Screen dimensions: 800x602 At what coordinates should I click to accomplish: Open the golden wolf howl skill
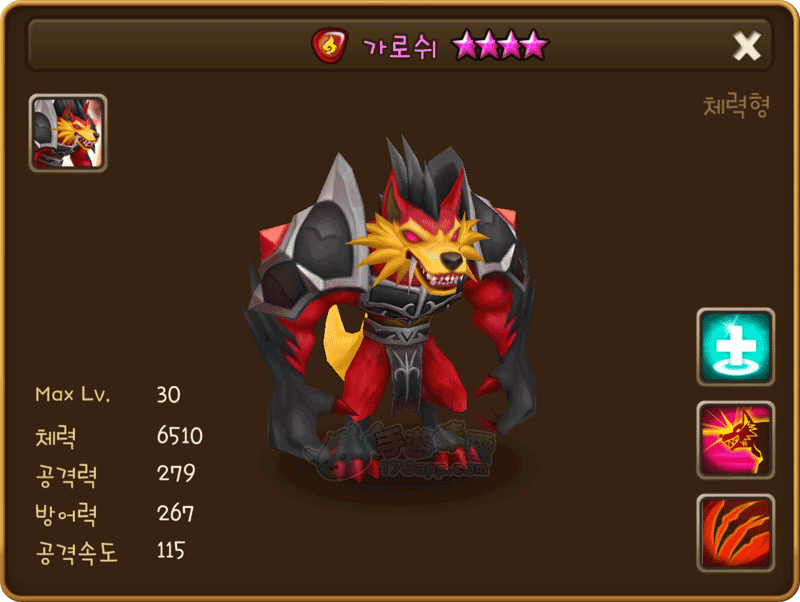(x=735, y=440)
